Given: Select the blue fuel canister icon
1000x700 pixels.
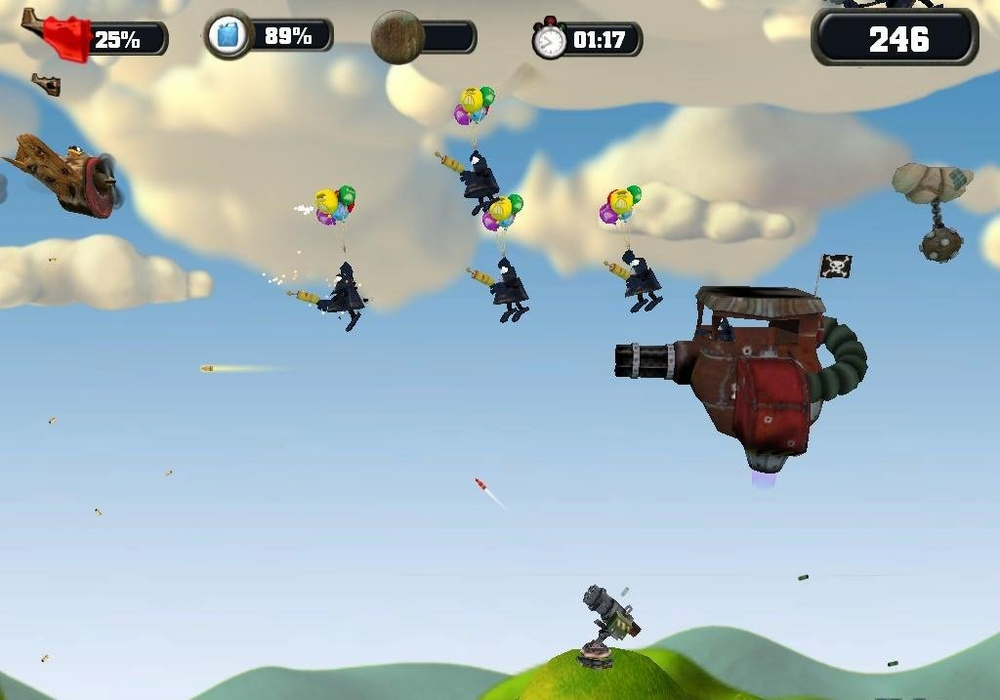Looking at the screenshot, I should point(228,36).
